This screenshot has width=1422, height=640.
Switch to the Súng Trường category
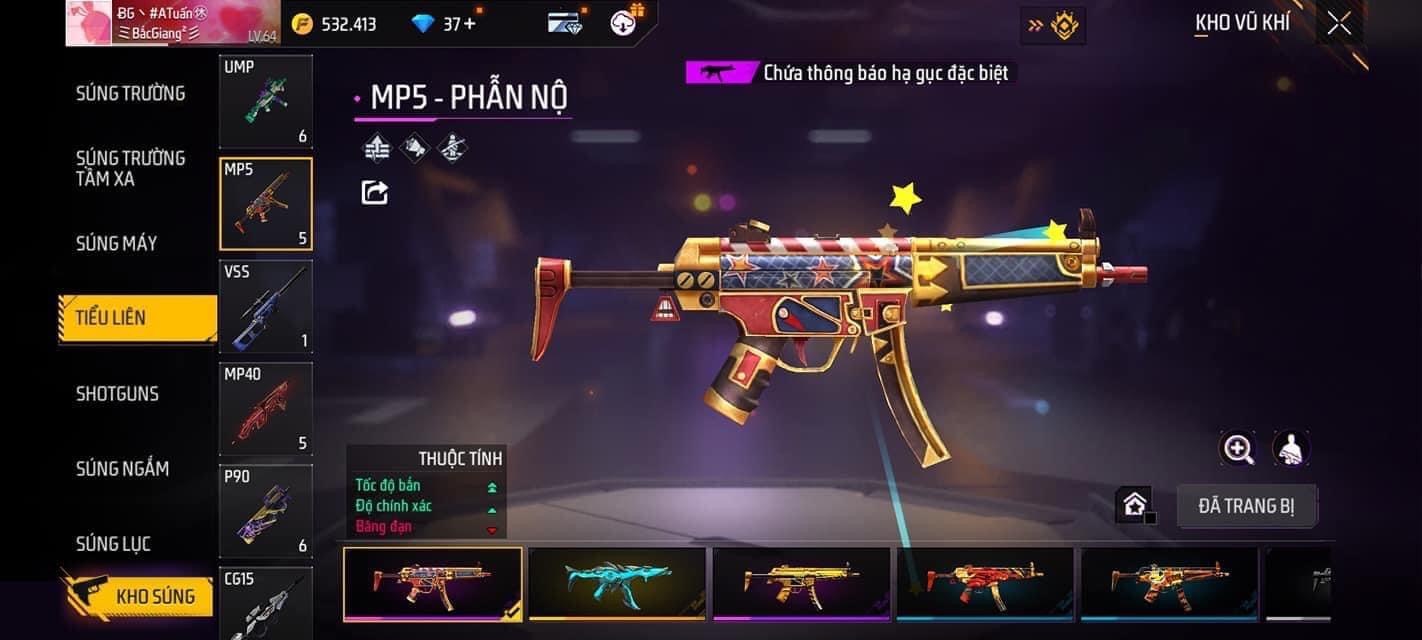coord(130,94)
